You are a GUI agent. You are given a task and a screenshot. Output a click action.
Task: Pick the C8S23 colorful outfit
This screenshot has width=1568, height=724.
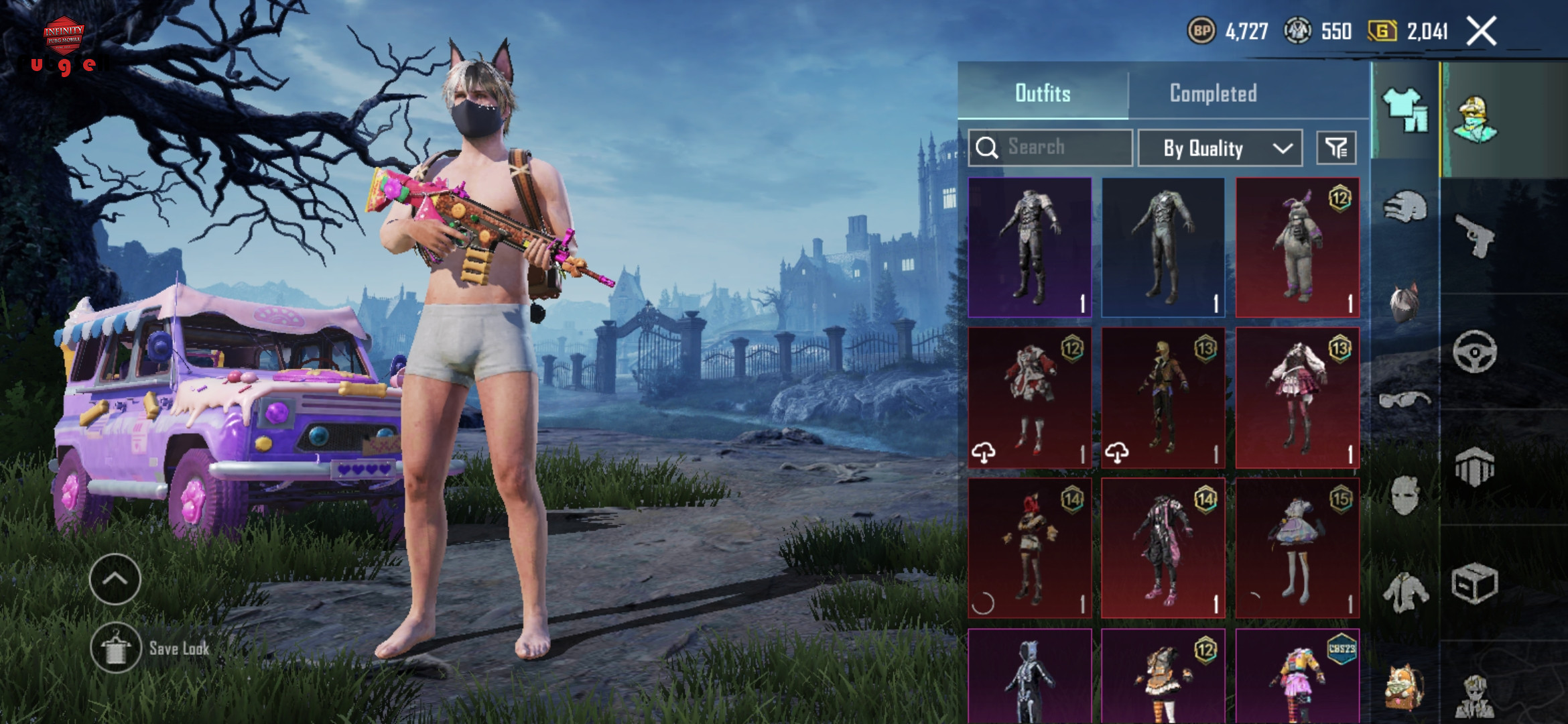tap(1297, 677)
